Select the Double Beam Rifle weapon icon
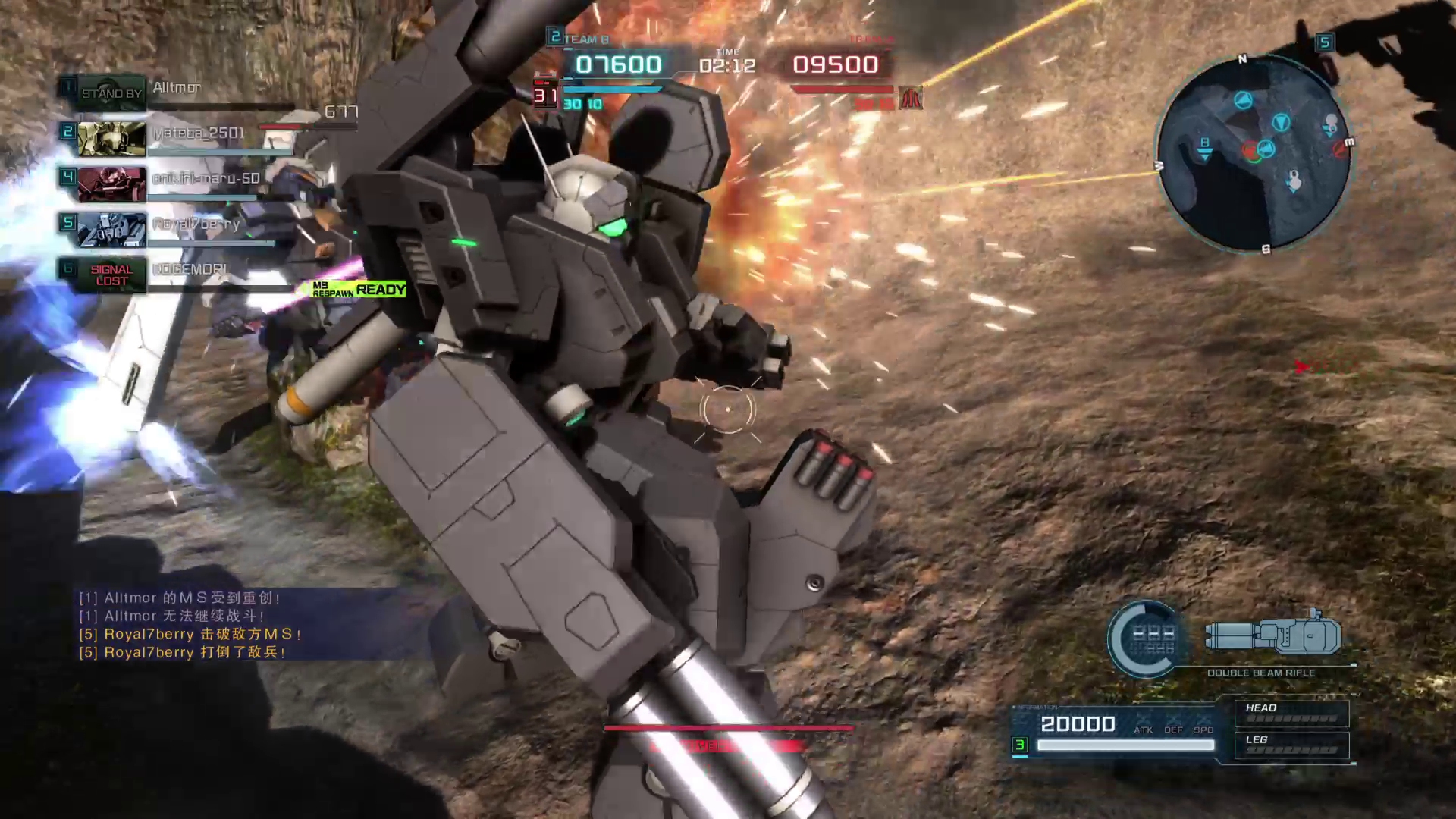Viewport: 1456px width, 819px height. [1272, 635]
